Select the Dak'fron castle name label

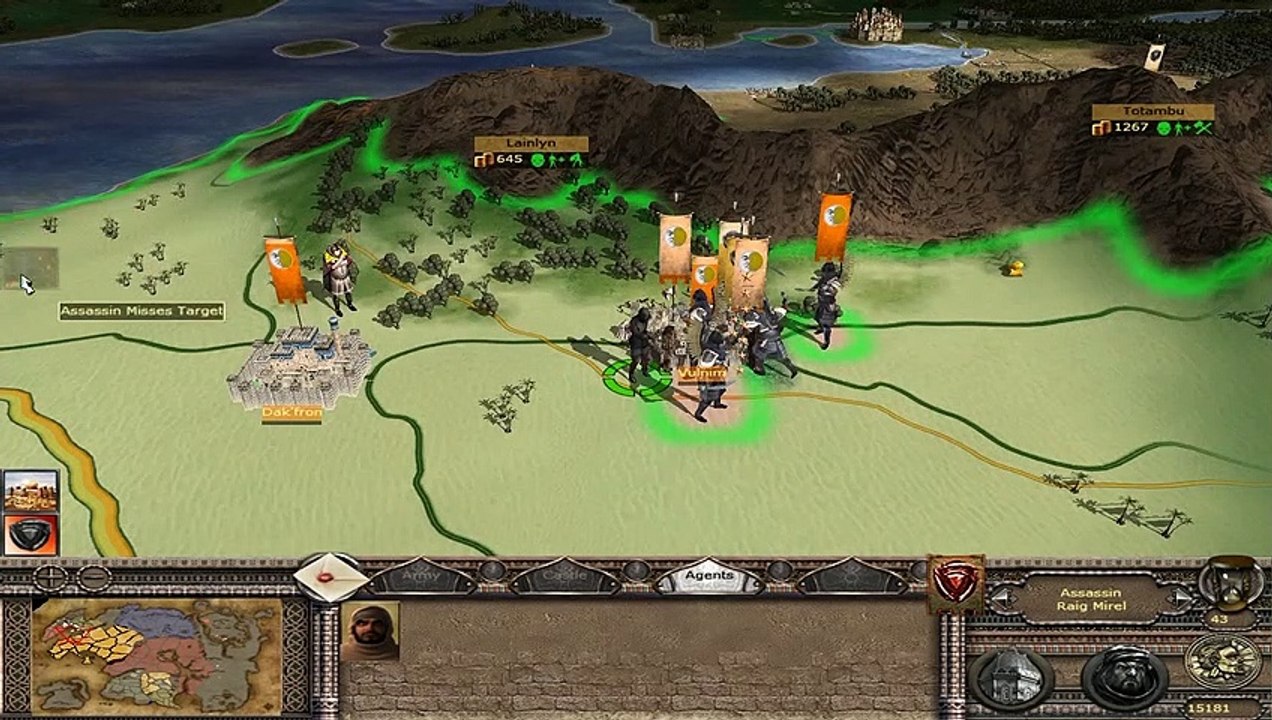coord(291,412)
